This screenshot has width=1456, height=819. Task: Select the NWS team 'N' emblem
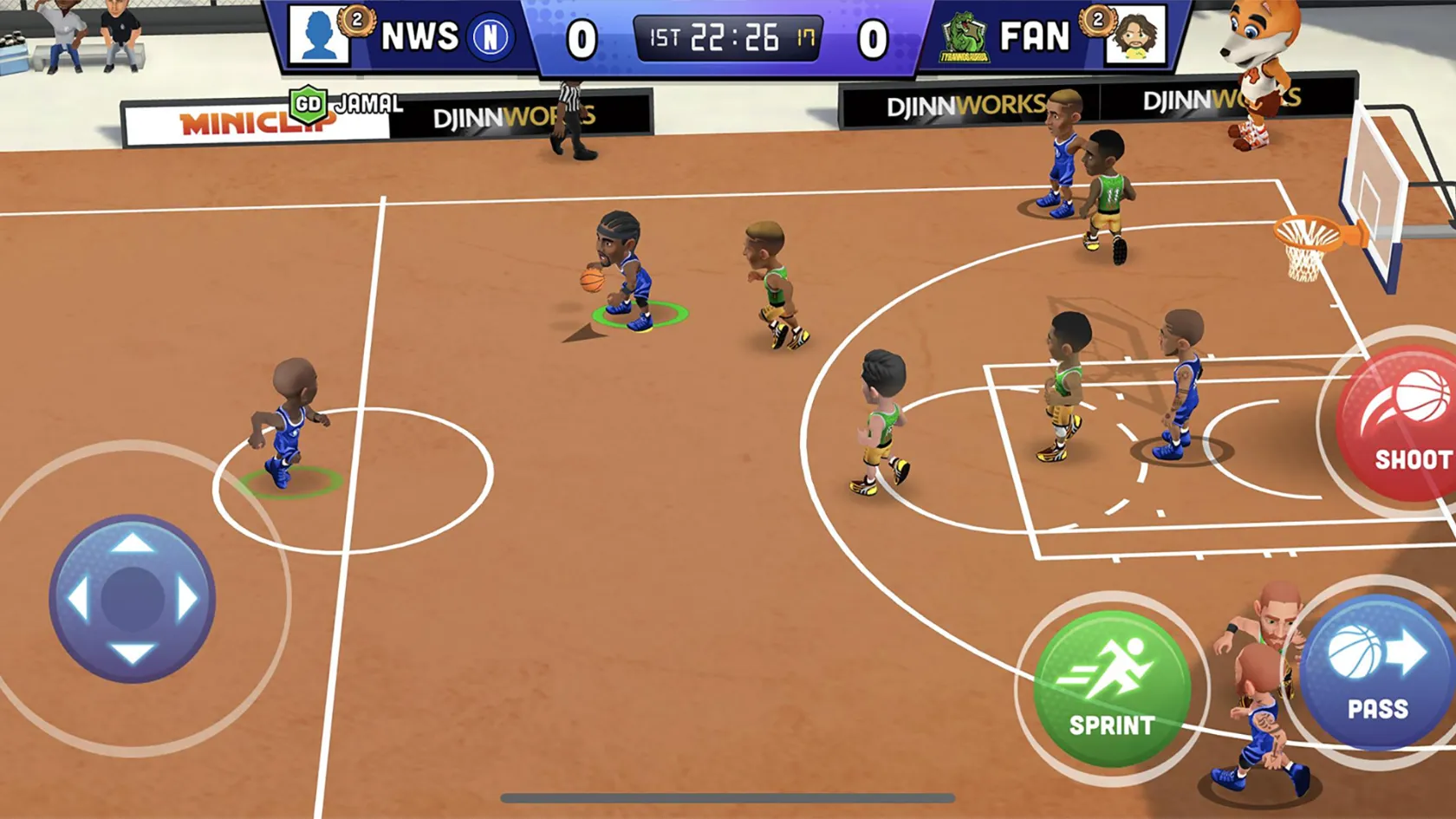click(490, 39)
